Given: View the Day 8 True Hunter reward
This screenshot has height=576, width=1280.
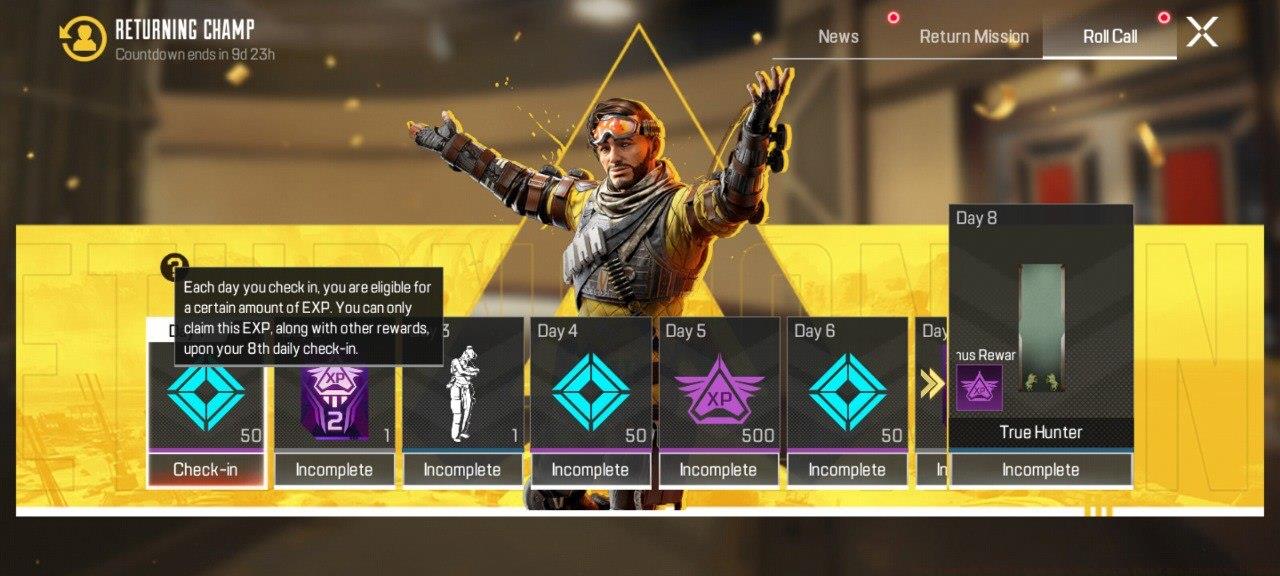Looking at the screenshot, I should click(1041, 330).
